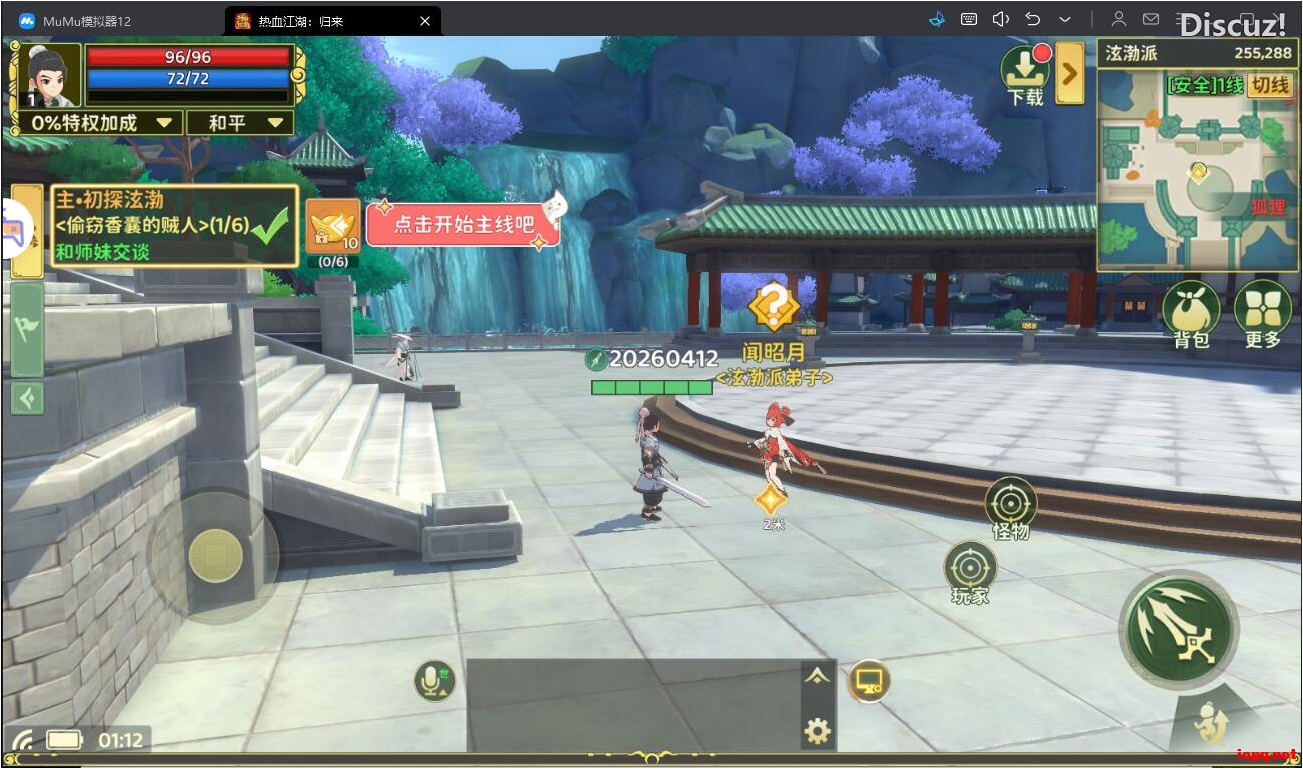Open the player portrait at top-left

(x=46, y=75)
